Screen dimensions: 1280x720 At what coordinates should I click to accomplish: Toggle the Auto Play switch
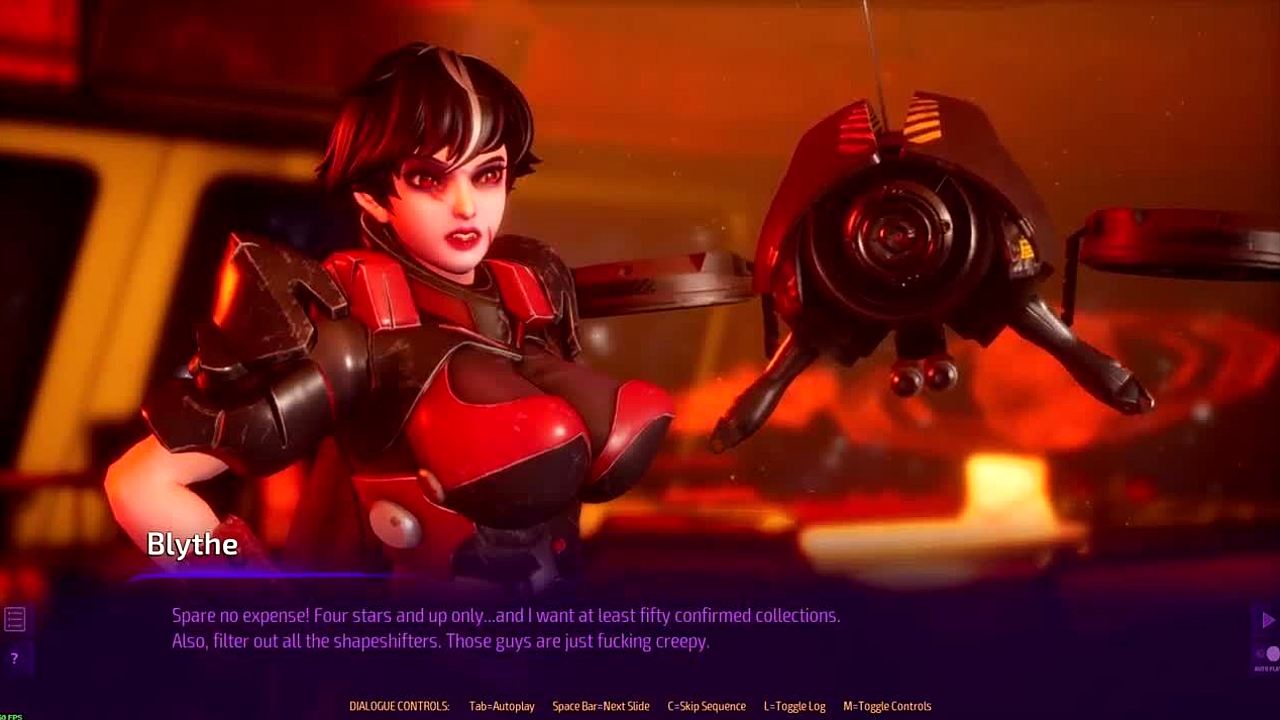(1270, 655)
